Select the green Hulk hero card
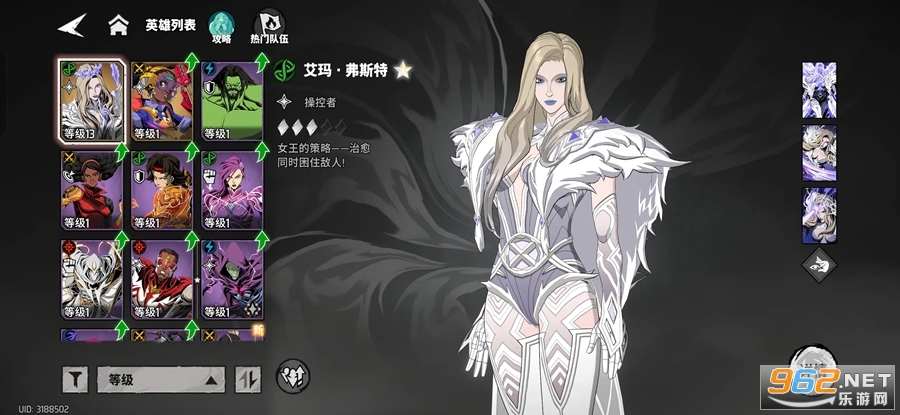The height and width of the screenshot is (415, 900). (x=231, y=100)
